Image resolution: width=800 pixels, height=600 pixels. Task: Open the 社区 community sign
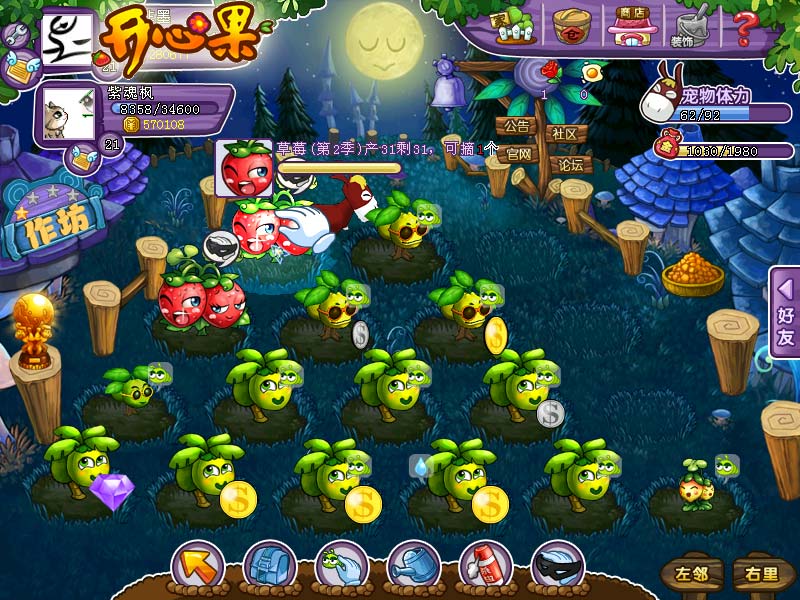coord(565,134)
